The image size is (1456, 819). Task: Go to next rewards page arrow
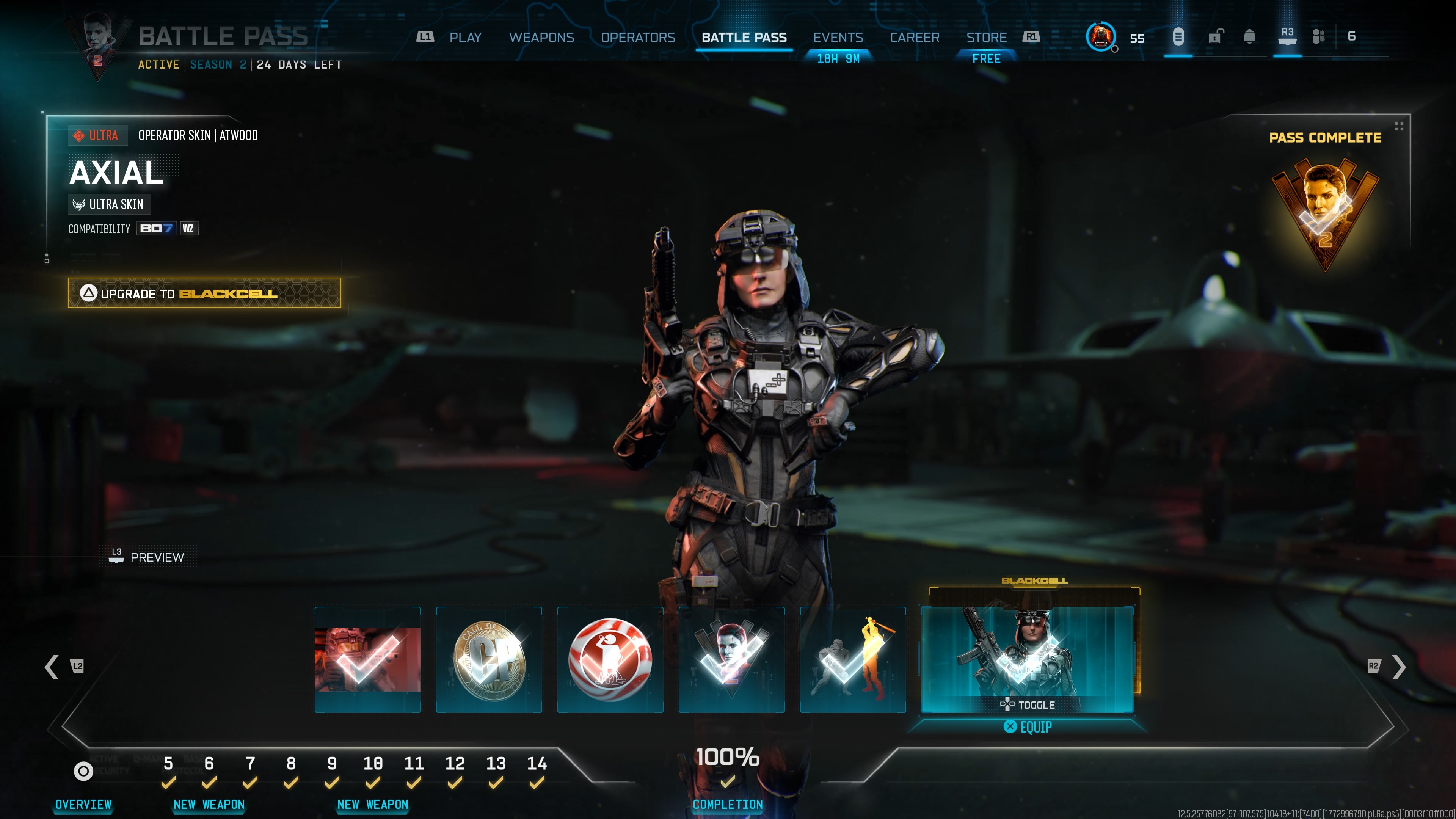1398,667
